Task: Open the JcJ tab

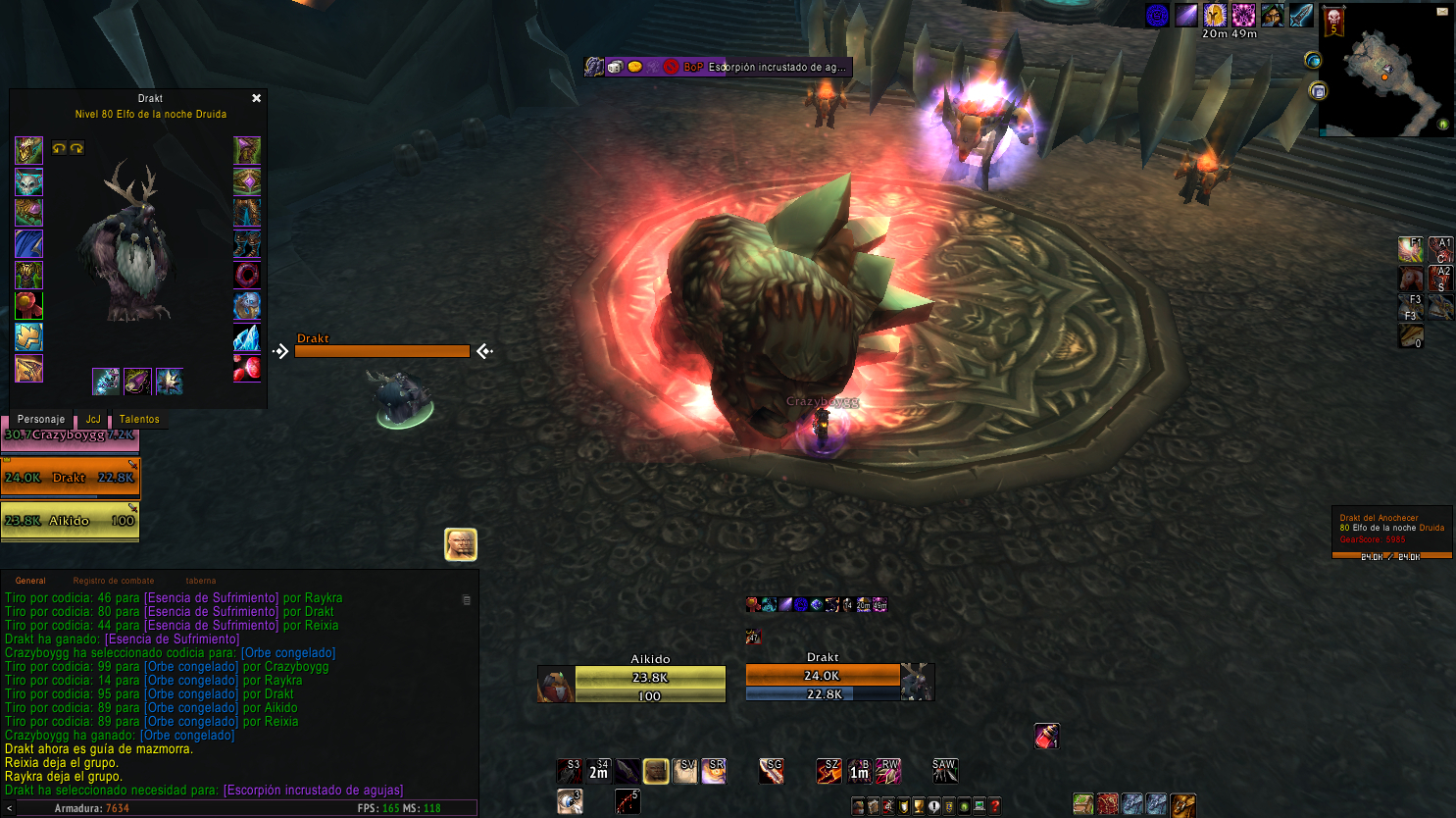Action: (93, 419)
